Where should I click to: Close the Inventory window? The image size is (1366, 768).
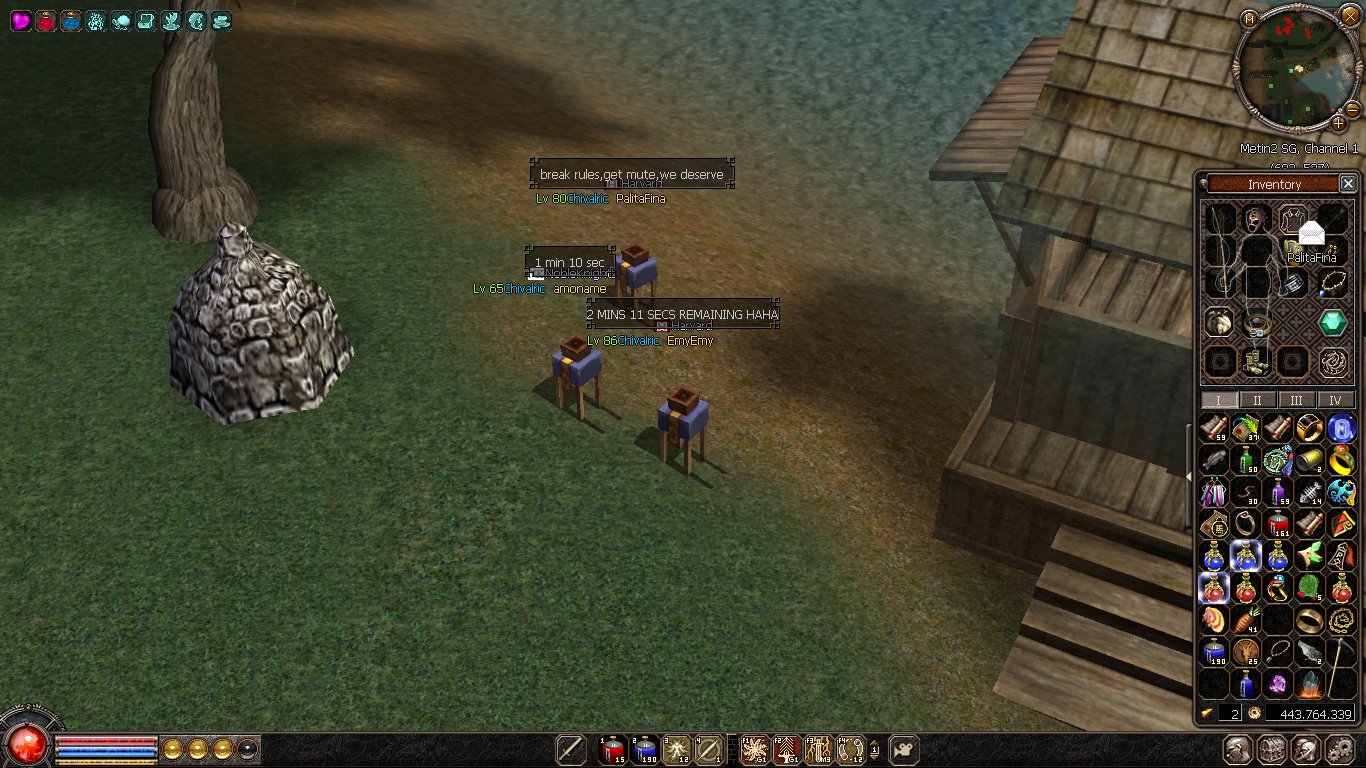point(1348,184)
